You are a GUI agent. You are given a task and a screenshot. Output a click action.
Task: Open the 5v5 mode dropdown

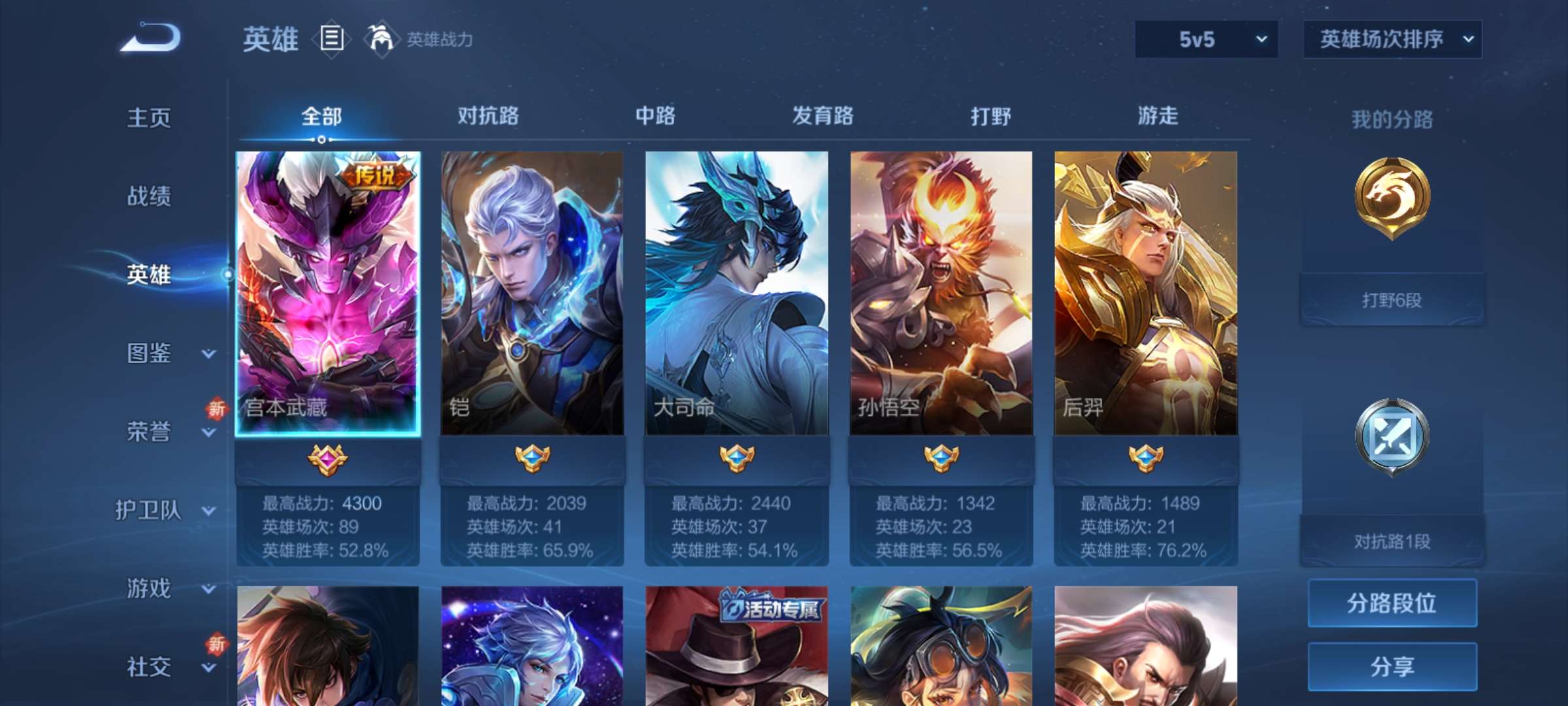(x=1205, y=41)
